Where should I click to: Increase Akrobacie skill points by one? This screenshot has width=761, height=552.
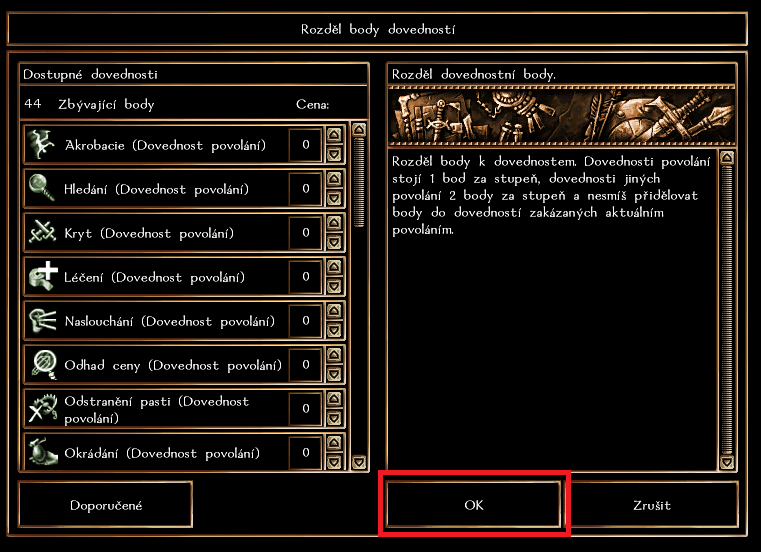(x=334, y=136)
